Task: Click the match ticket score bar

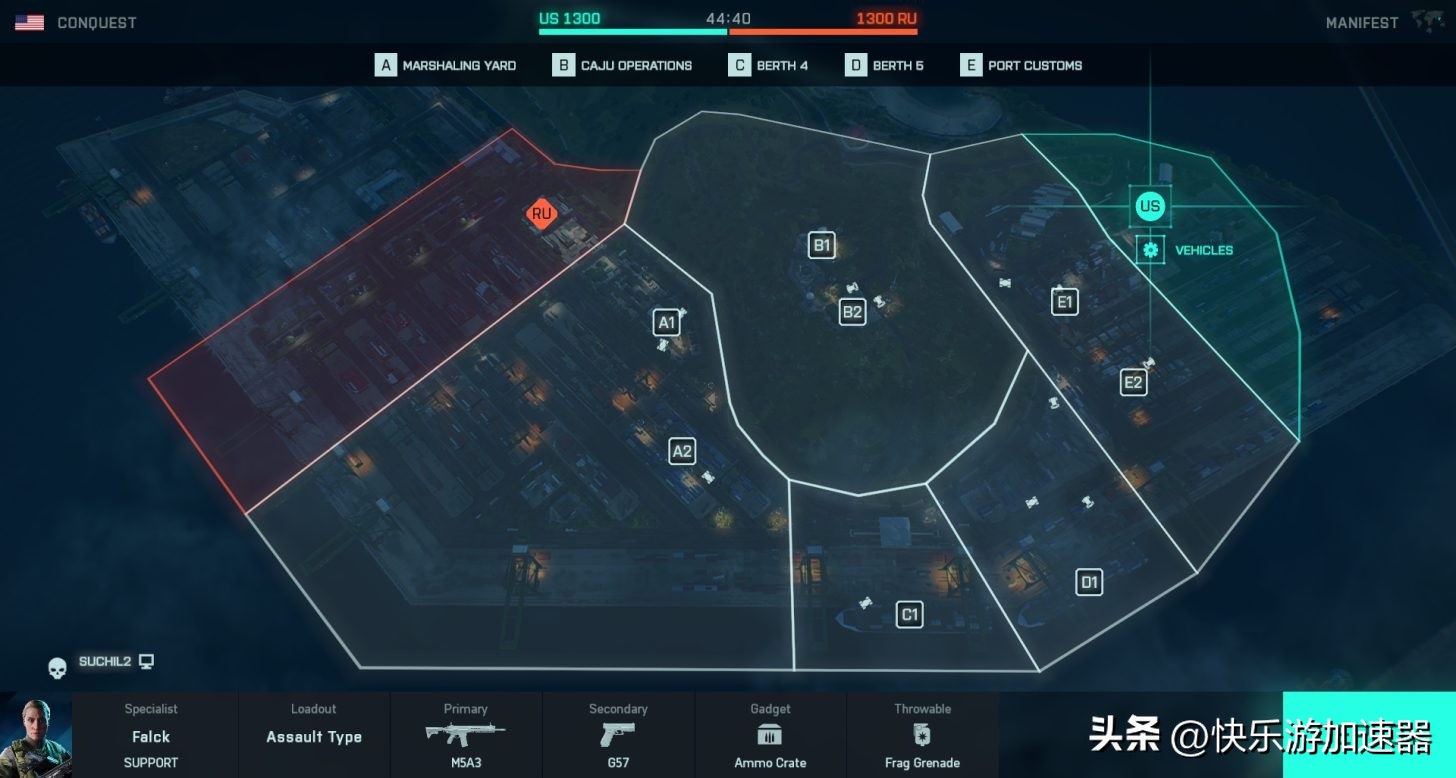Action: (728, 31)
